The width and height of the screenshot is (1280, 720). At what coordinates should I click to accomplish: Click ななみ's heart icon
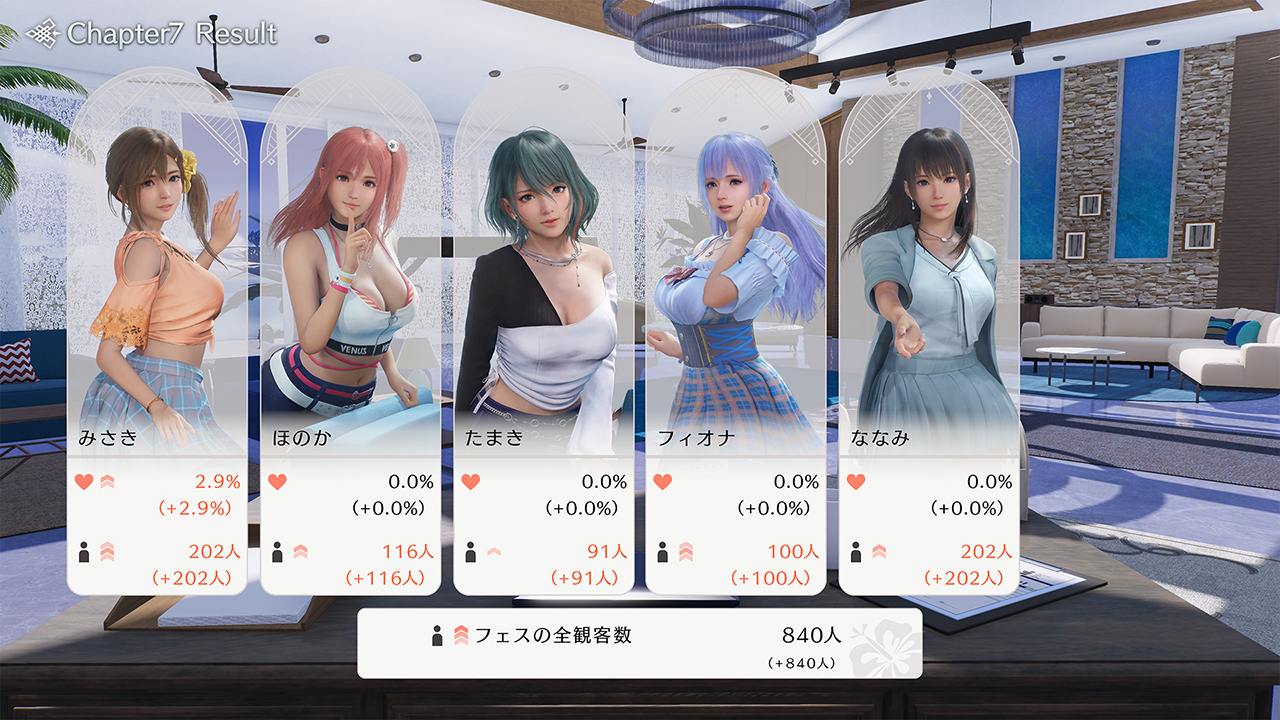857,482
